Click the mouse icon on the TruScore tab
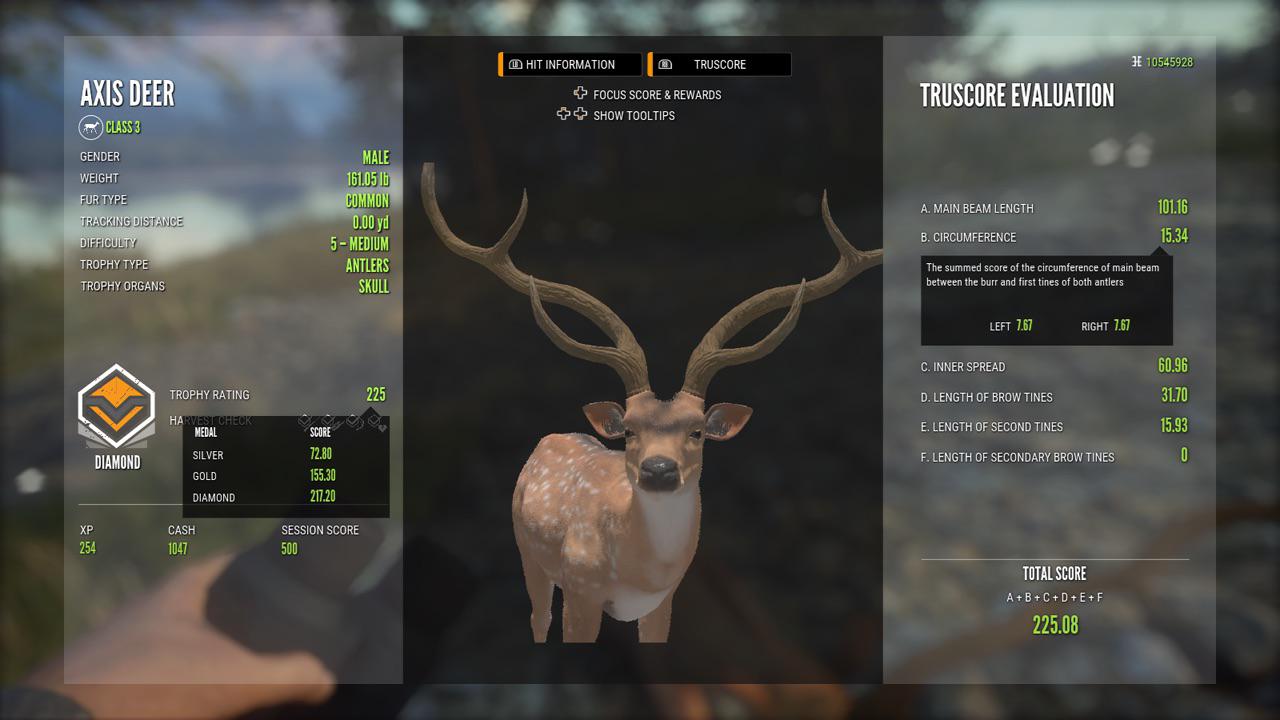 (x=664, y=64)
